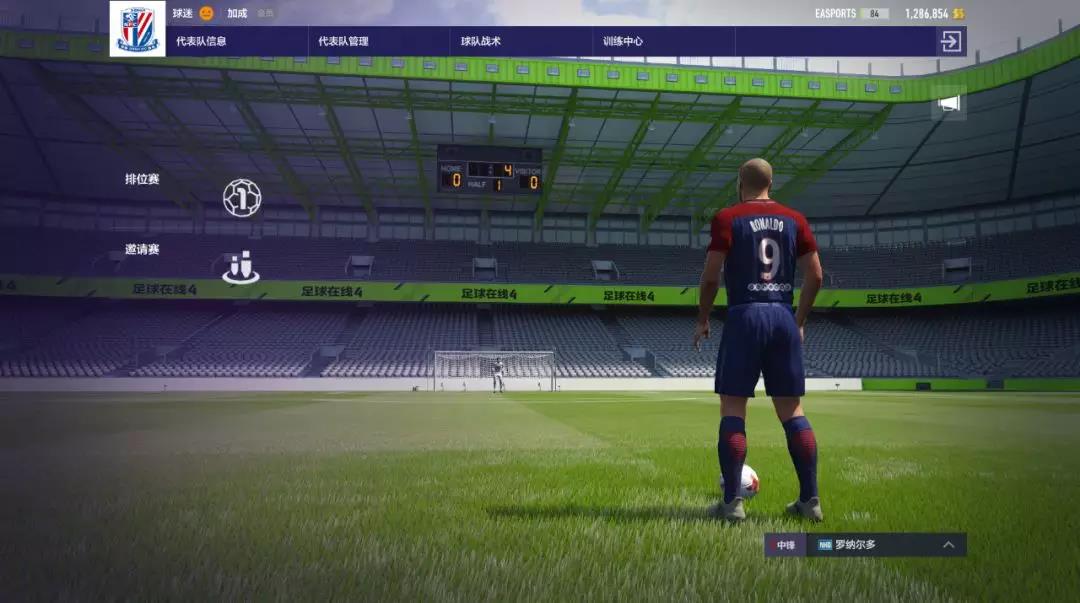Click the exit door icon
Image resolution: width=1080 pixels, height=603 pixels.
click(x=950, y=41)
